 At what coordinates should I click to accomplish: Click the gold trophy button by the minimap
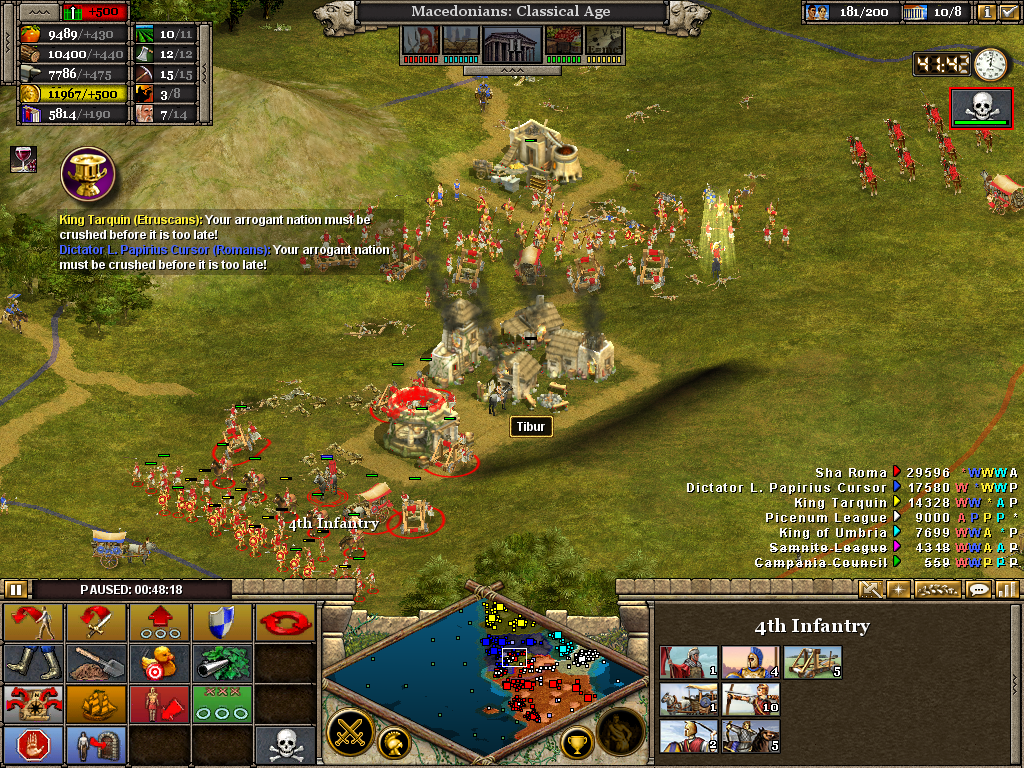[x=578, y=741]
